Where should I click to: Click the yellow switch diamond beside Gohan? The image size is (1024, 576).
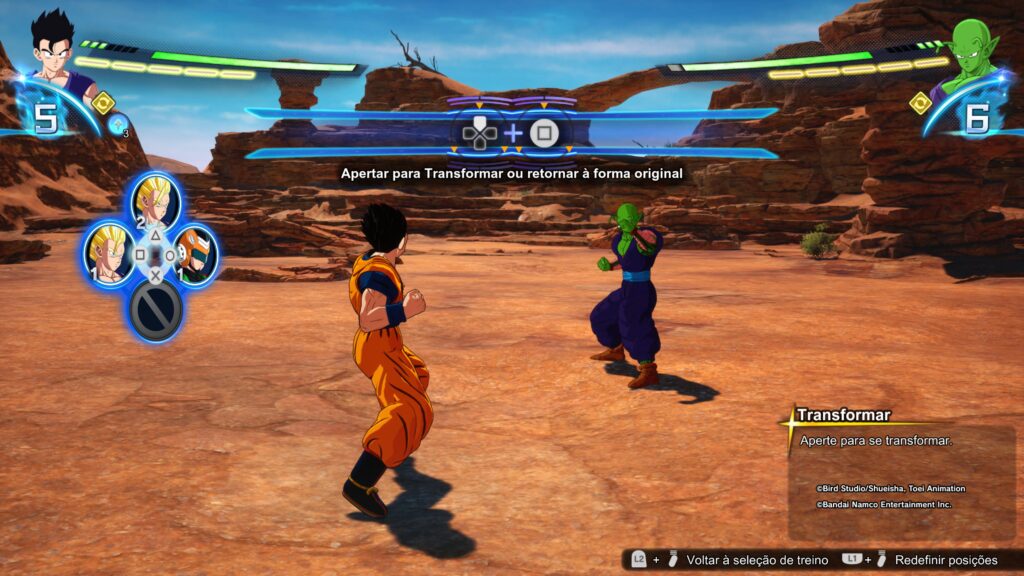(x=103, y=102)
